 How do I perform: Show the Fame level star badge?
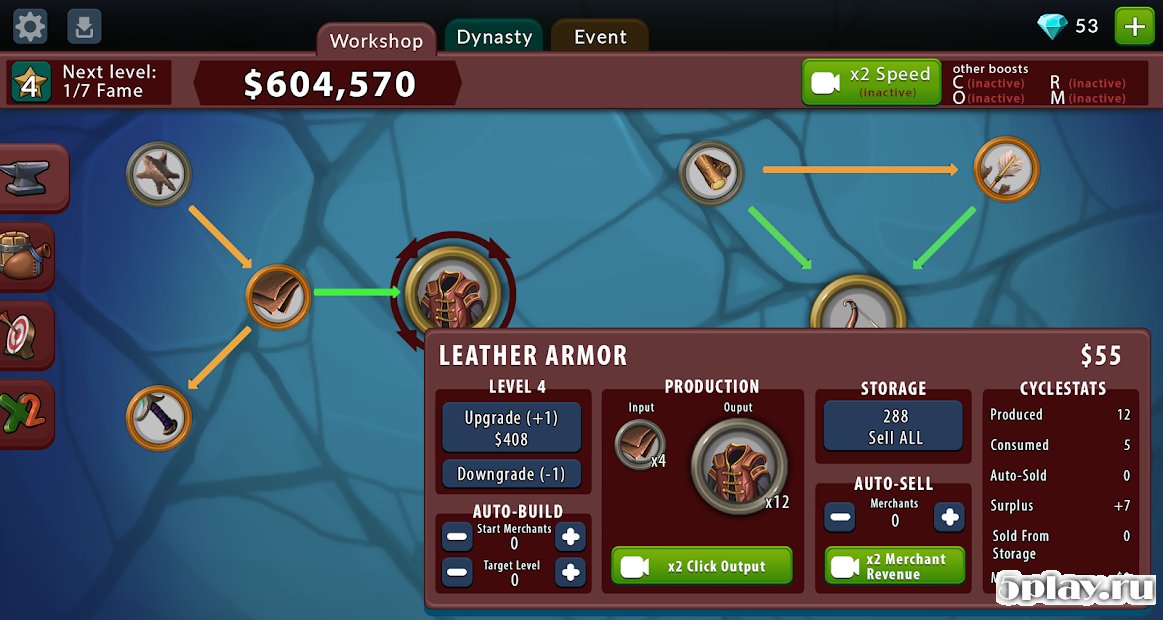tap(31, 84)
